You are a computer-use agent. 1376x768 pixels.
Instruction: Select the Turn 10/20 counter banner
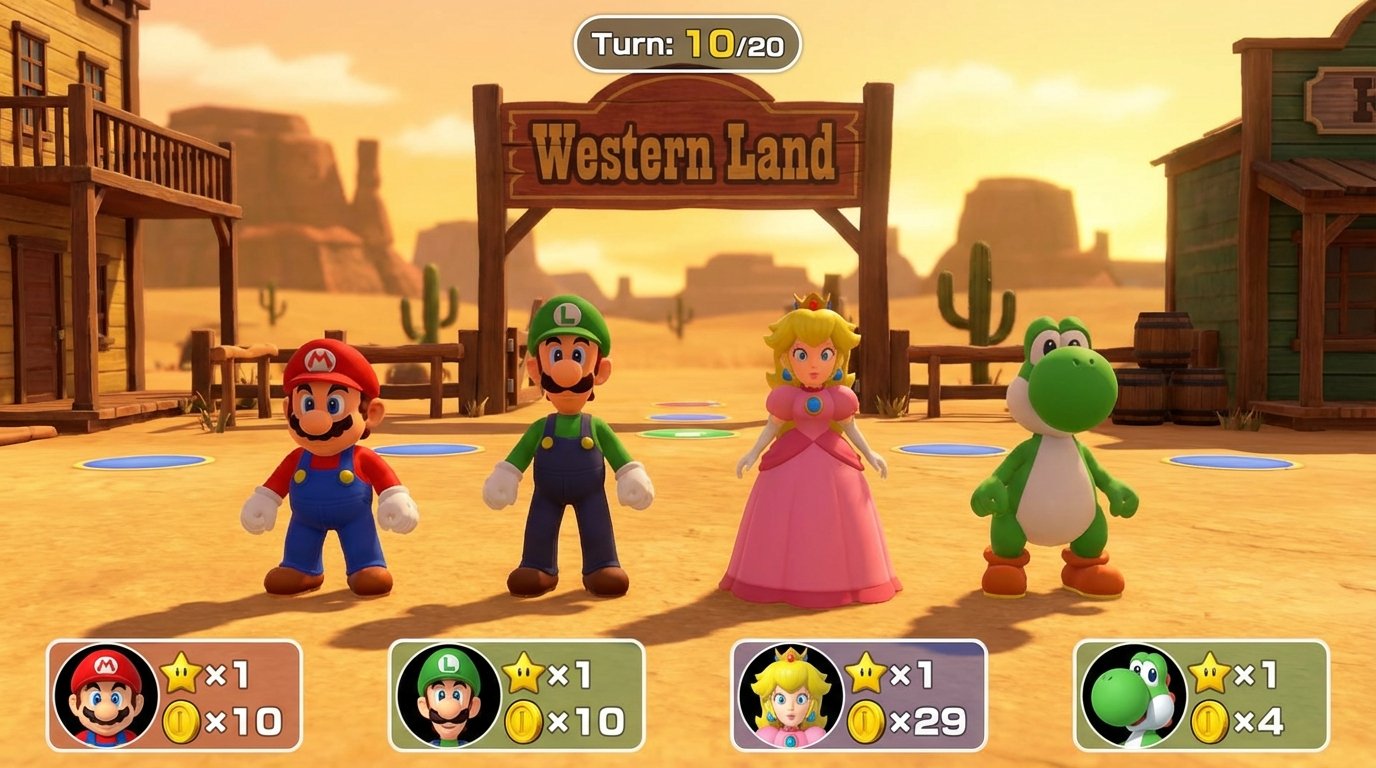pyautogui.click(x=688, y=42)
